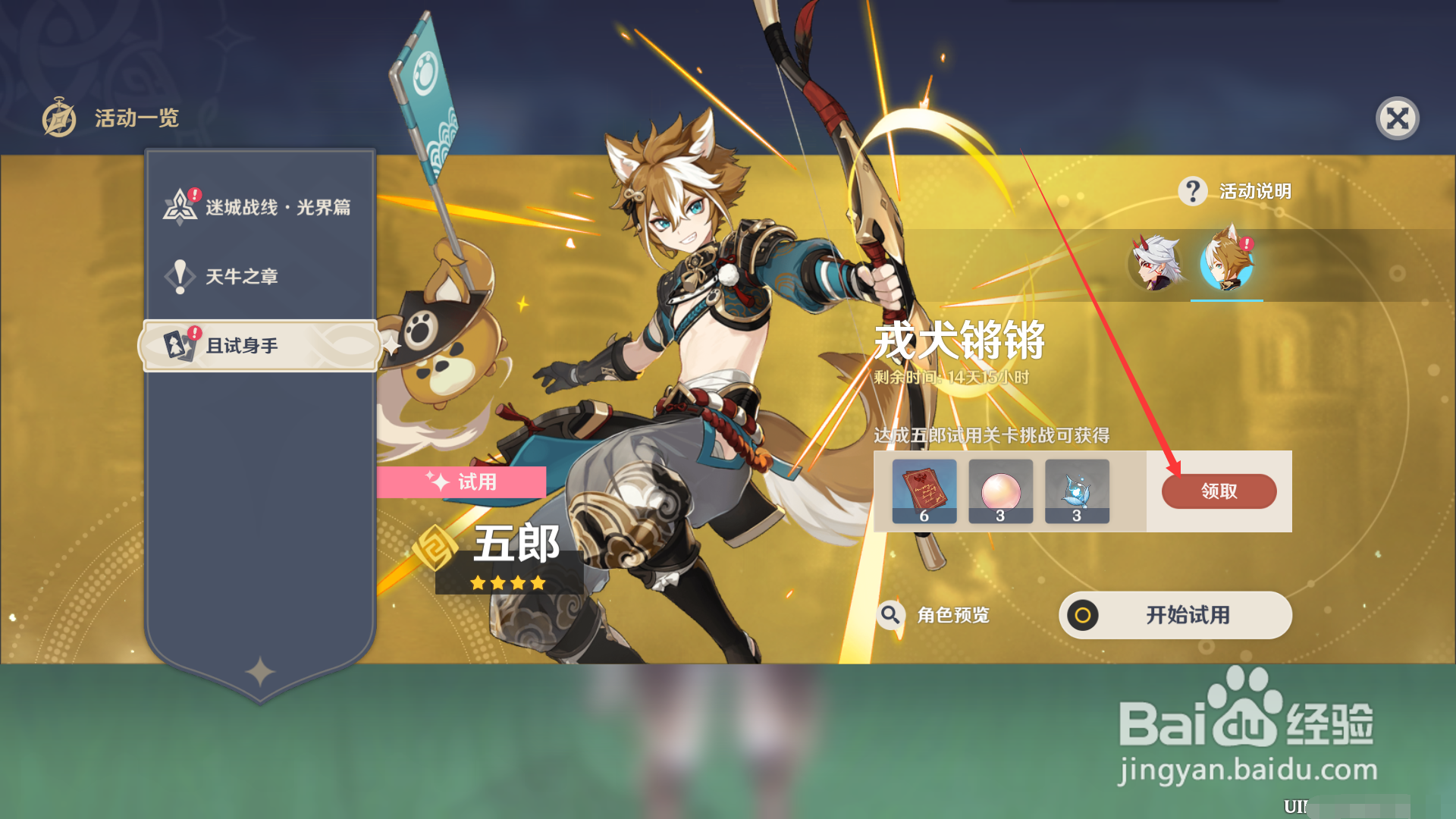Switch to the 天牛之章 event tab

(243, 276)
